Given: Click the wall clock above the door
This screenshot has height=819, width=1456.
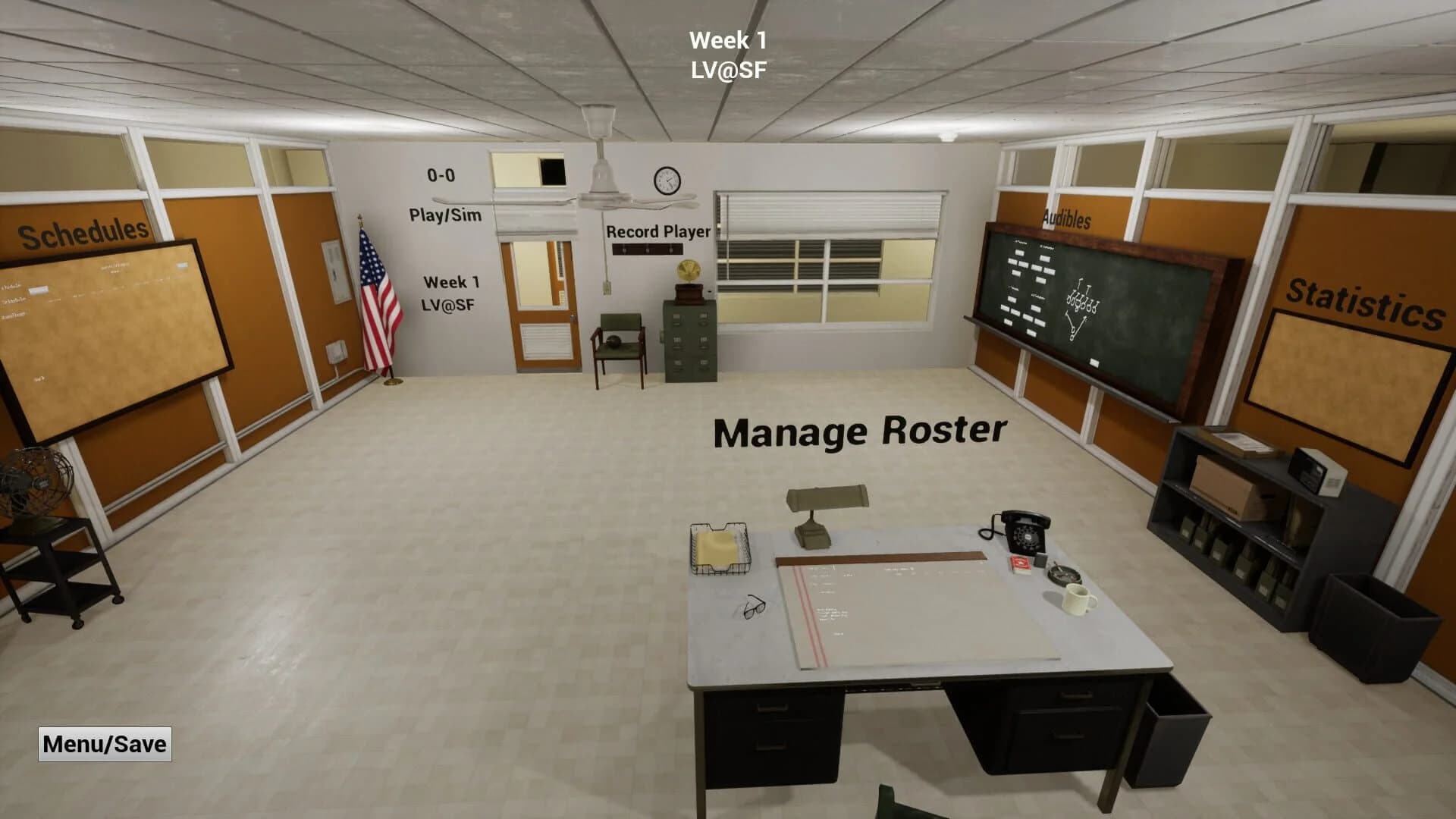Looking at the screenshot, I should [666, 178].
